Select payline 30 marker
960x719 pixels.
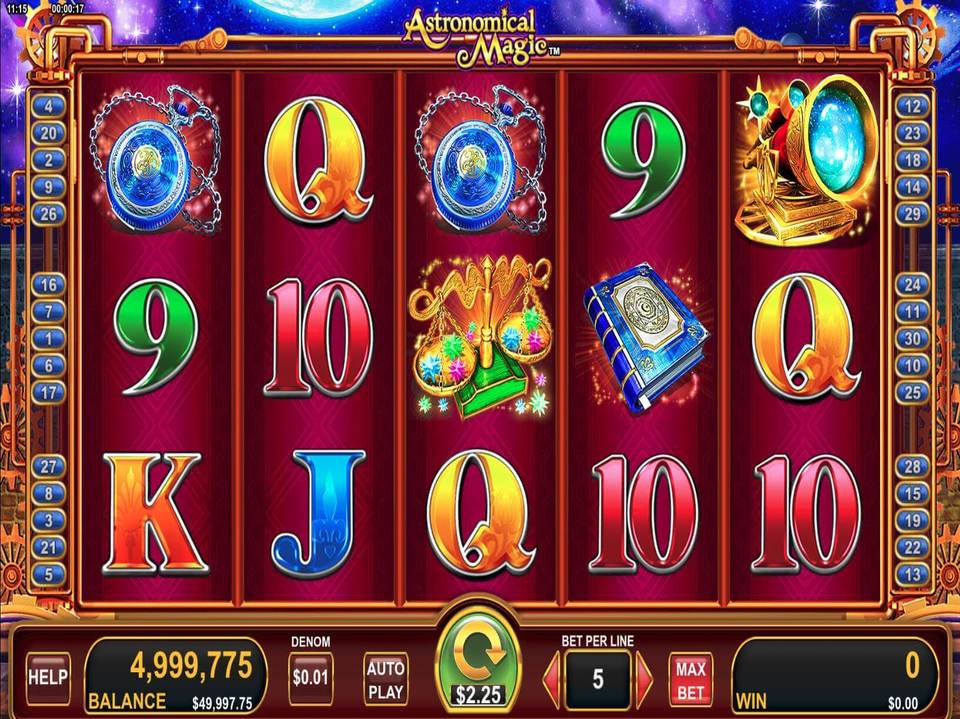(x=911, y=339)
